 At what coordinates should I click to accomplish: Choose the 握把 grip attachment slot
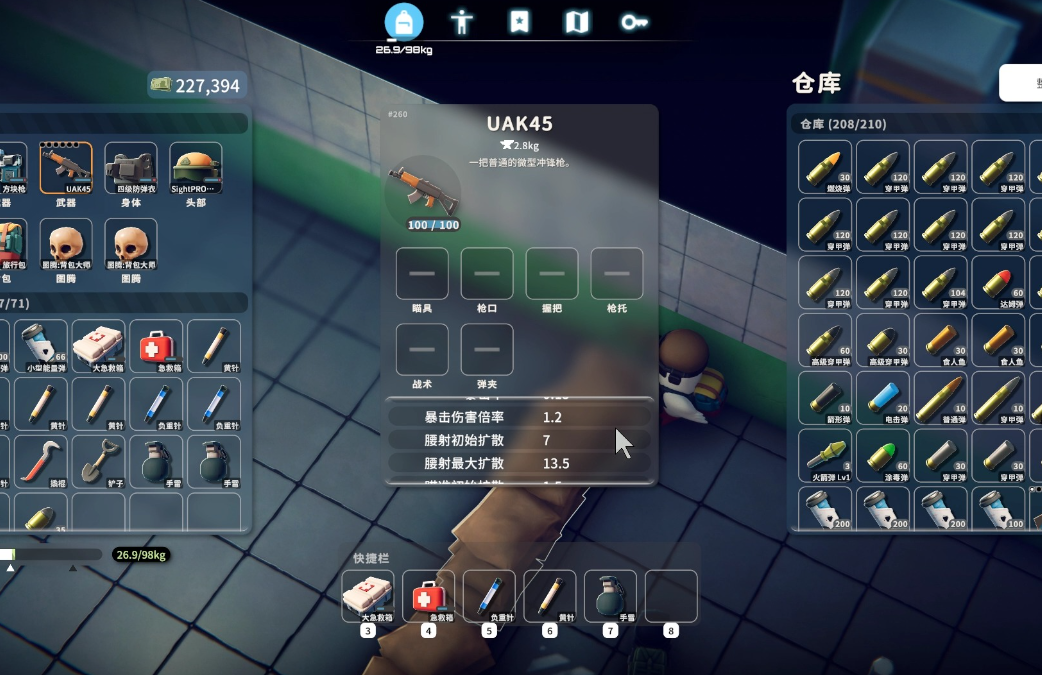552,274
